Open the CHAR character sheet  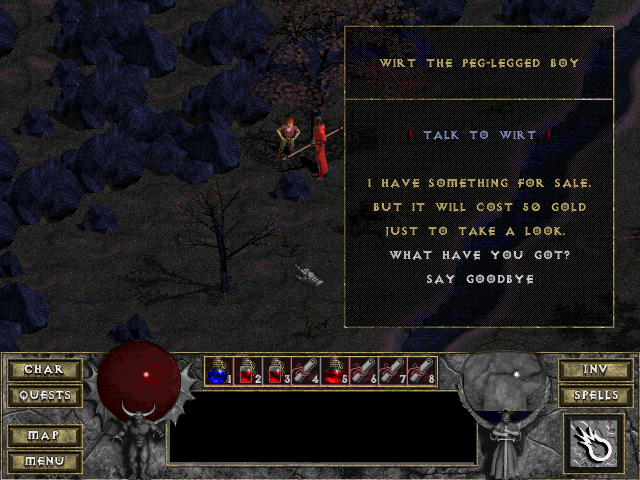[x=44, y=370]
